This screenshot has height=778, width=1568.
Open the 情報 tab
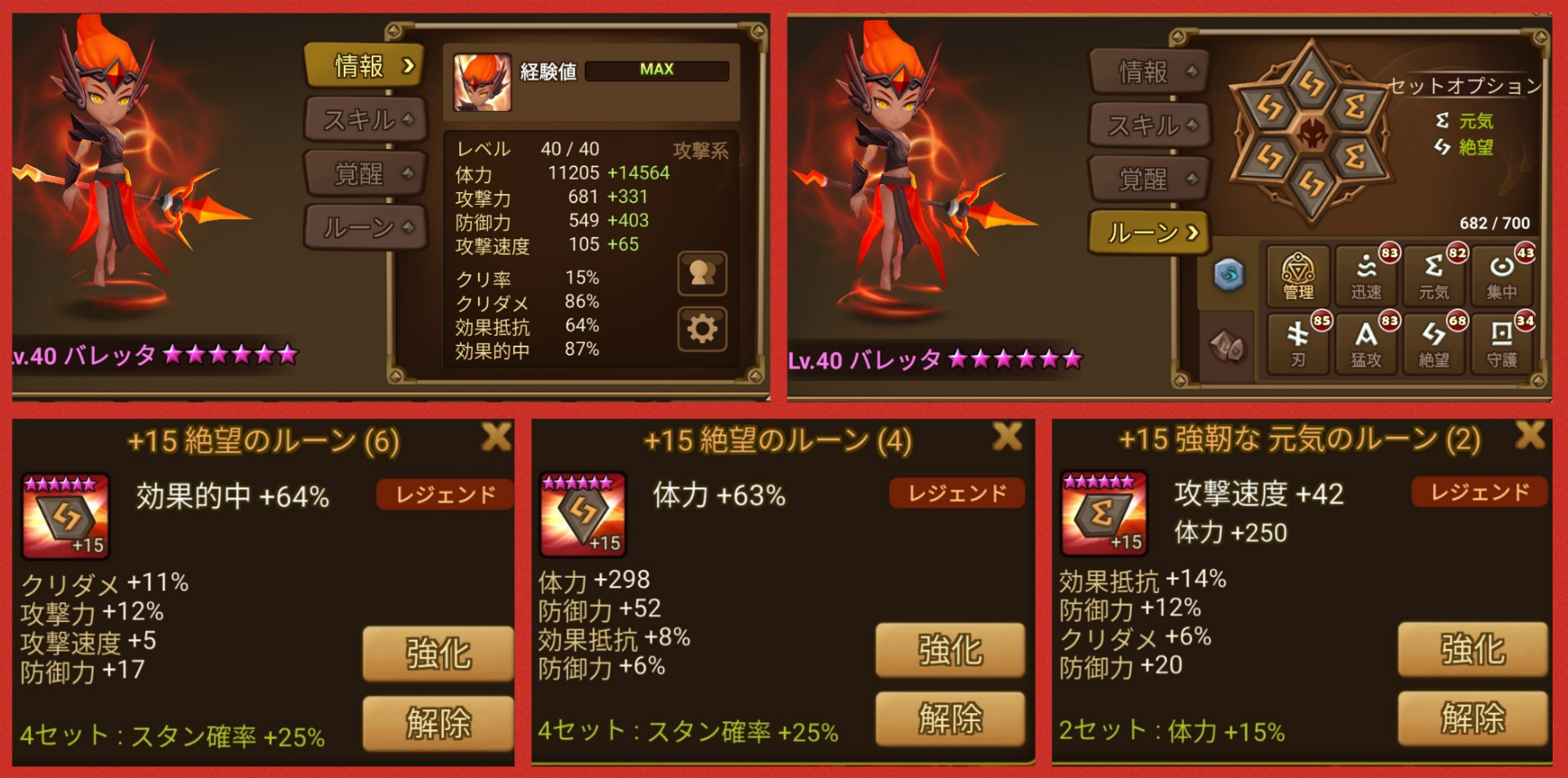364,67
